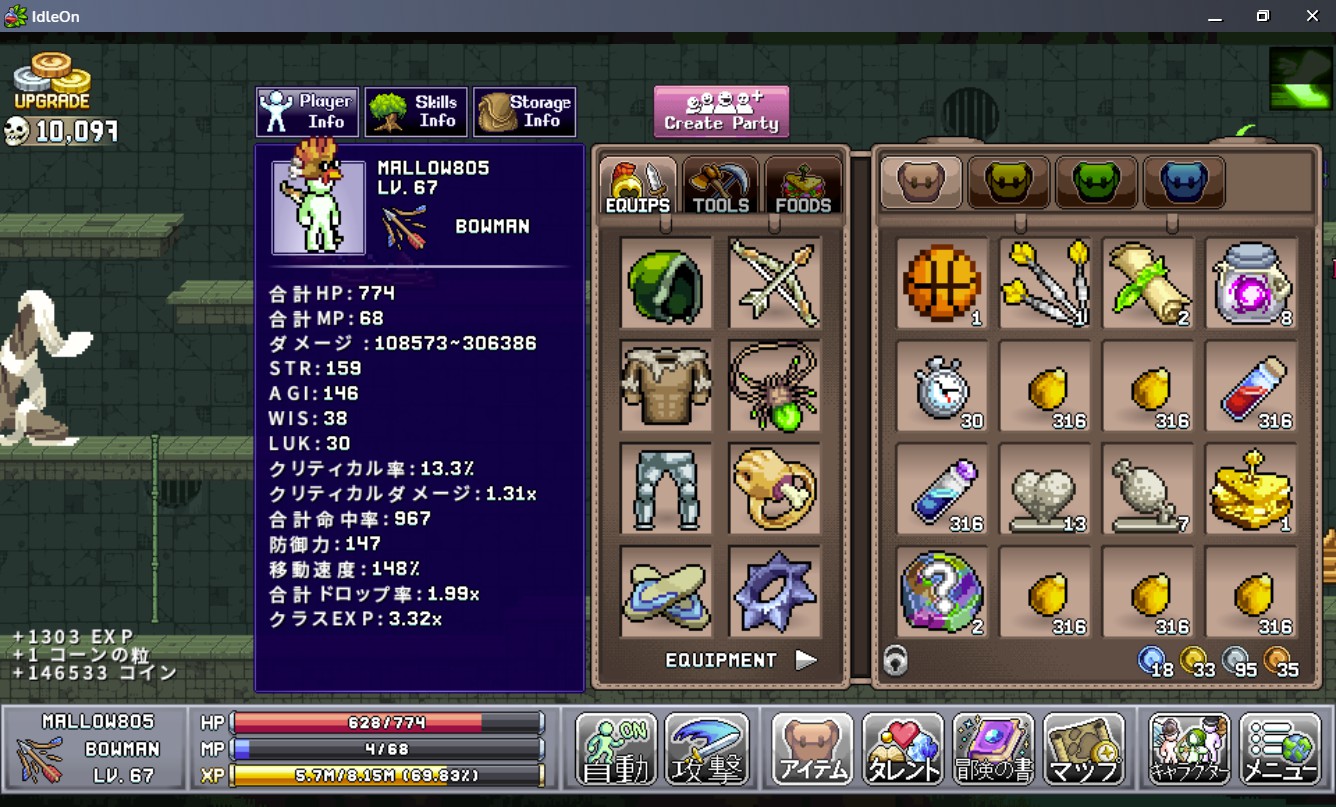Select the green hood helmet slot
Image resolution: width=1336 pixels, height=807 pixels.
[x=666, y=283]
